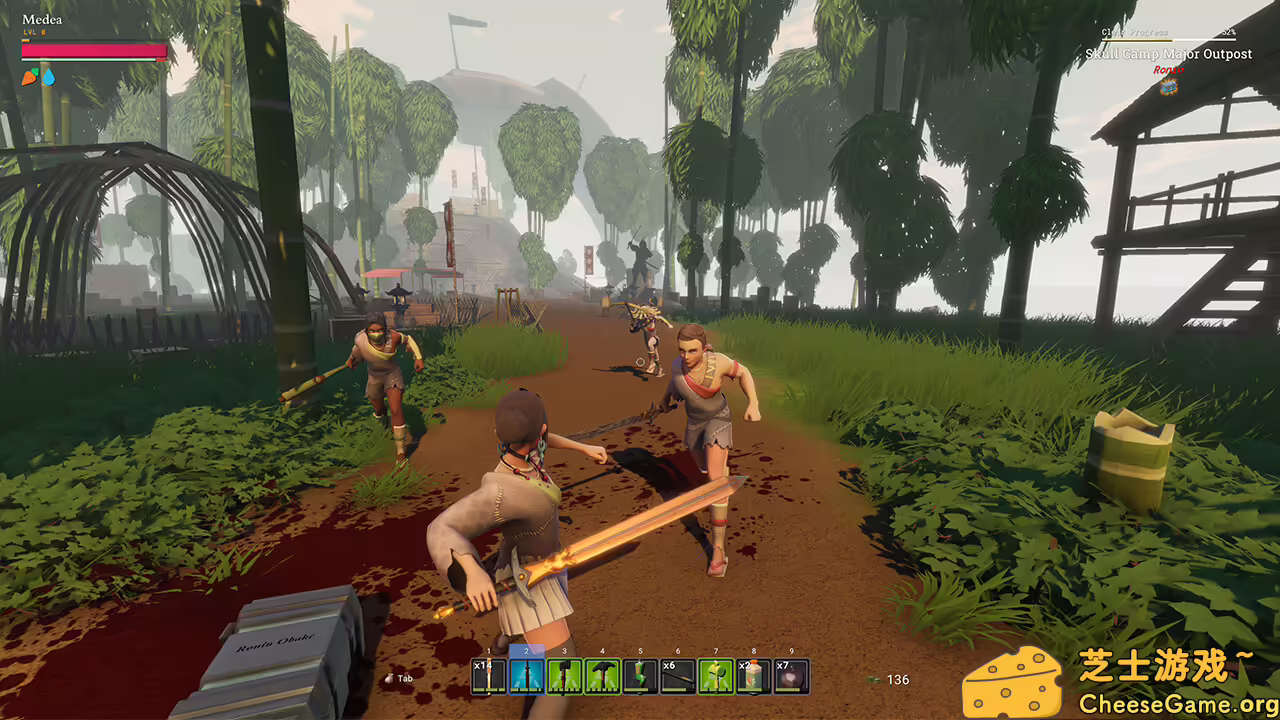Select the x6 spear stack in slot 6
The width and height of the screenshot is (1280, 720).
point(678,677)
